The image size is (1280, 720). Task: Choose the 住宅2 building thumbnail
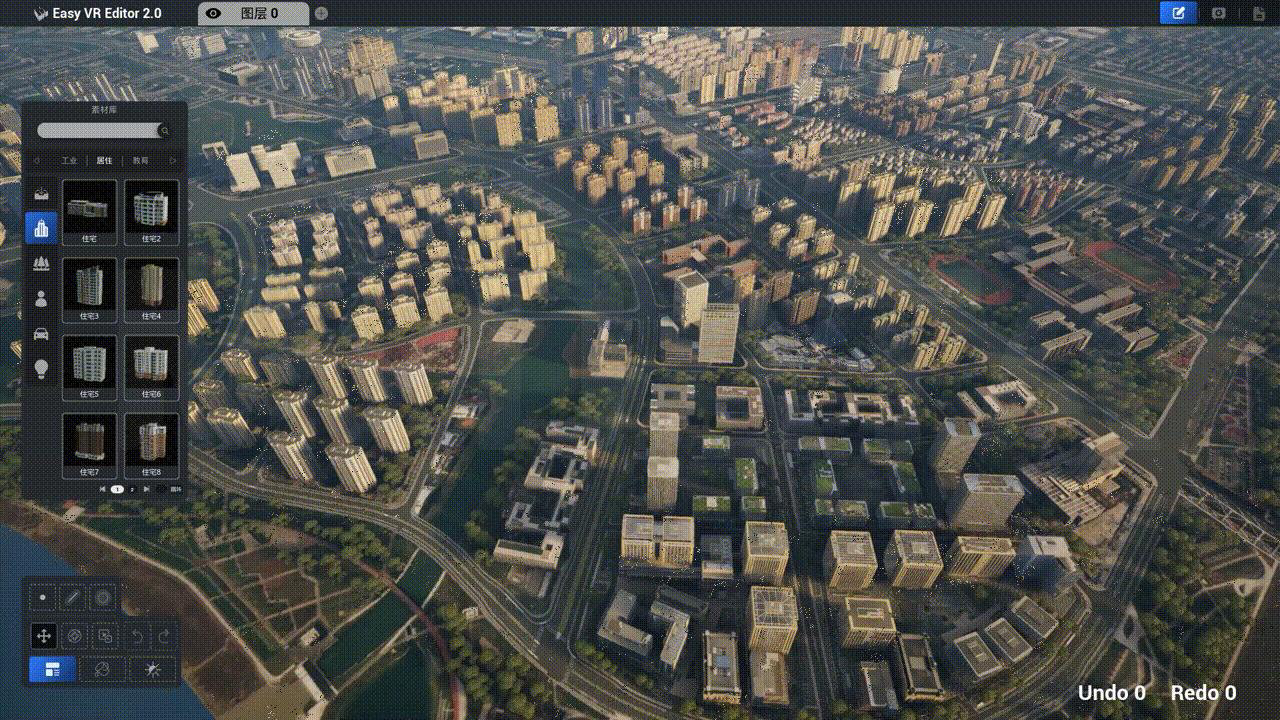[x=151, y=208]
